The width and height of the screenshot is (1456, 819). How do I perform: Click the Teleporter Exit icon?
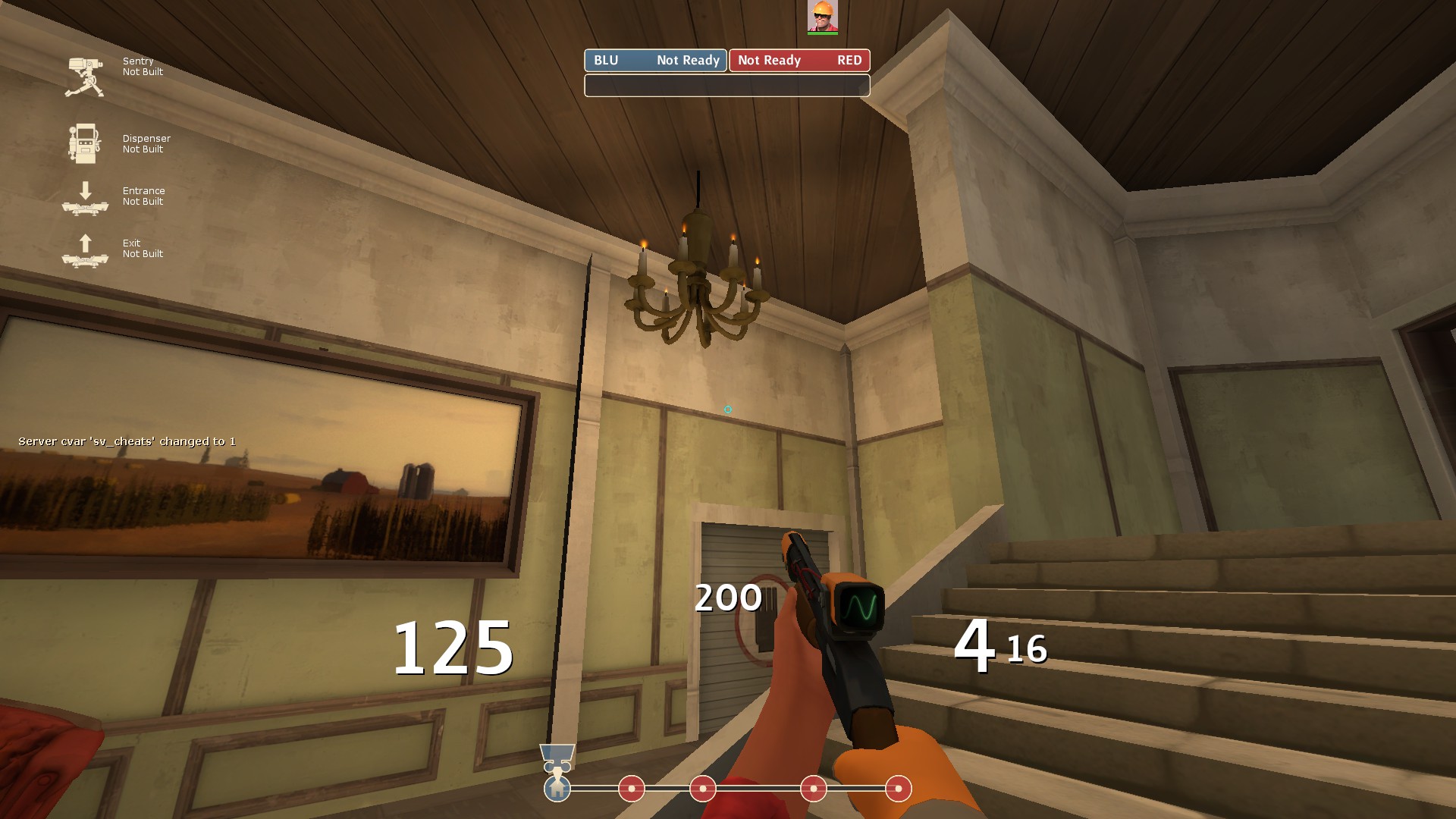tap(85, 250)
